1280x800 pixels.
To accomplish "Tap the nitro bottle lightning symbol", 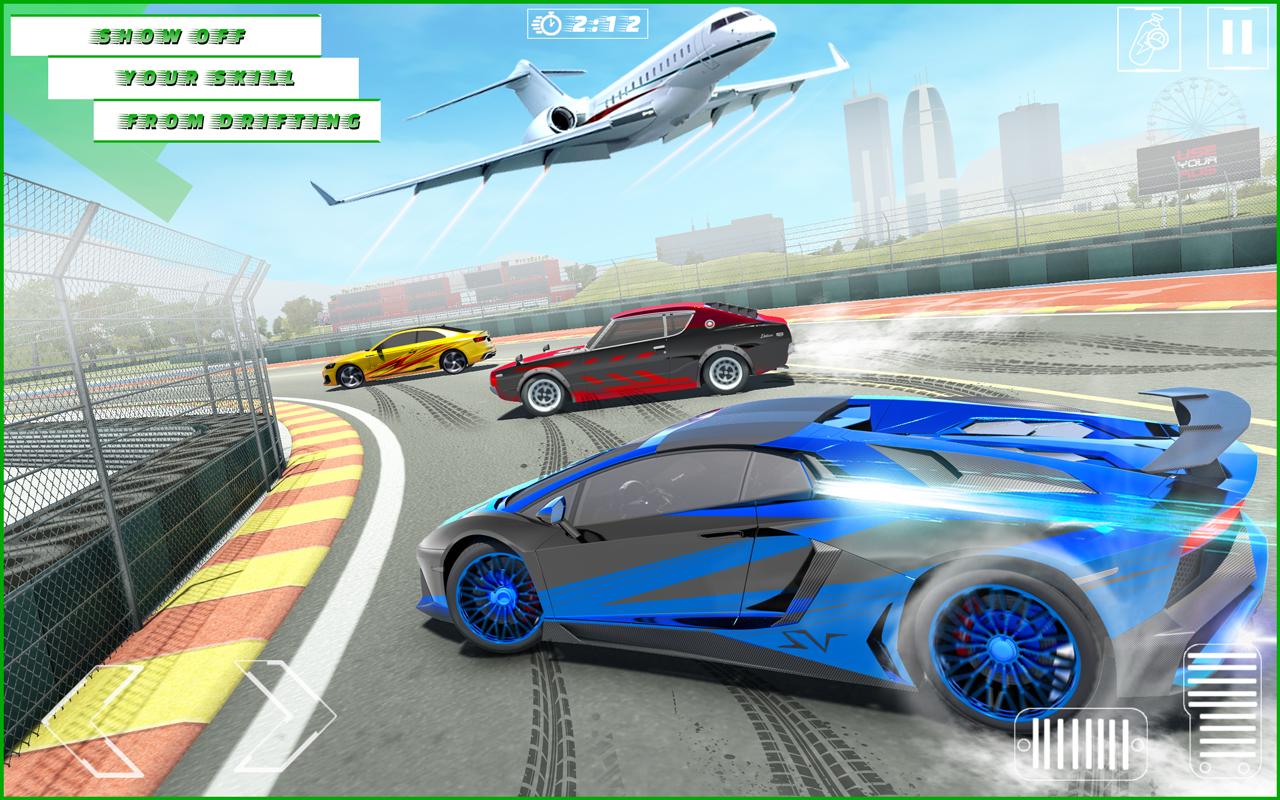I will pos(1146,38).
